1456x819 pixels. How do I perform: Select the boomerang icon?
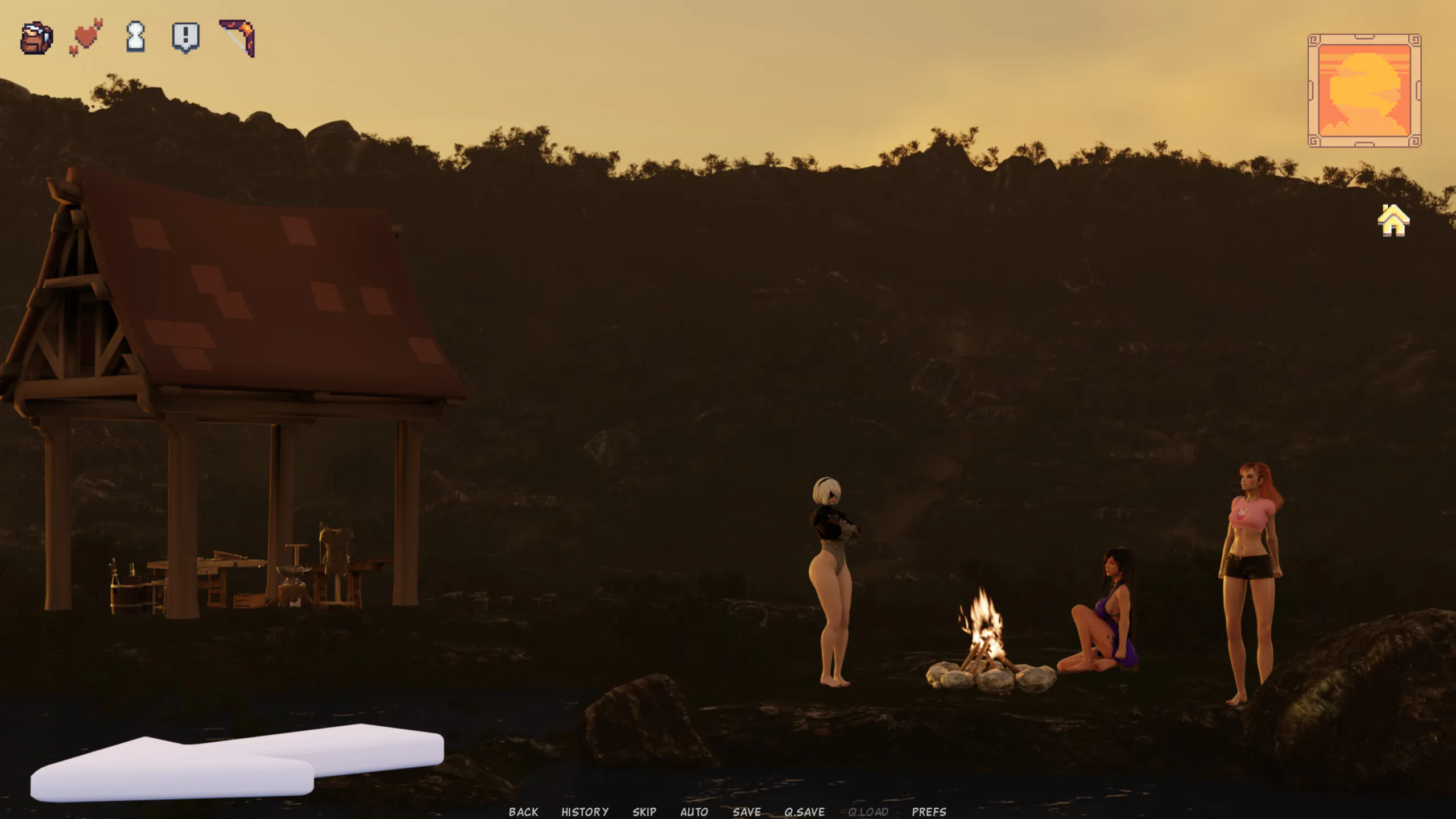click(238, 38)
